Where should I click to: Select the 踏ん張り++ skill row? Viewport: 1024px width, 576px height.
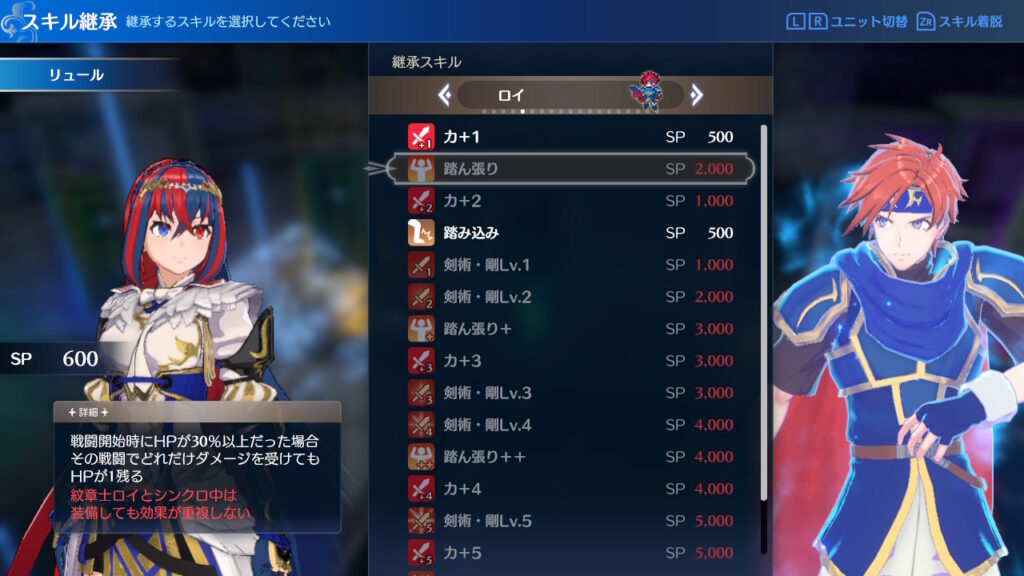pyautogui.click(x=570, y=457)
